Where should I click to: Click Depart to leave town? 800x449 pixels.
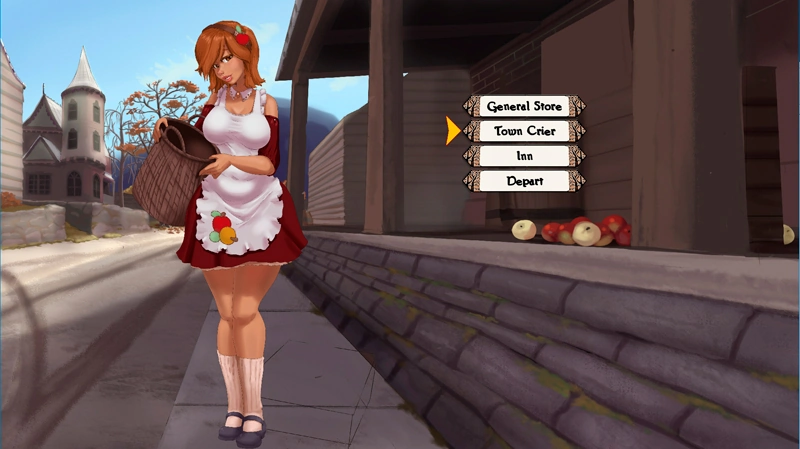pyautogui.click(x=524, y=181)
